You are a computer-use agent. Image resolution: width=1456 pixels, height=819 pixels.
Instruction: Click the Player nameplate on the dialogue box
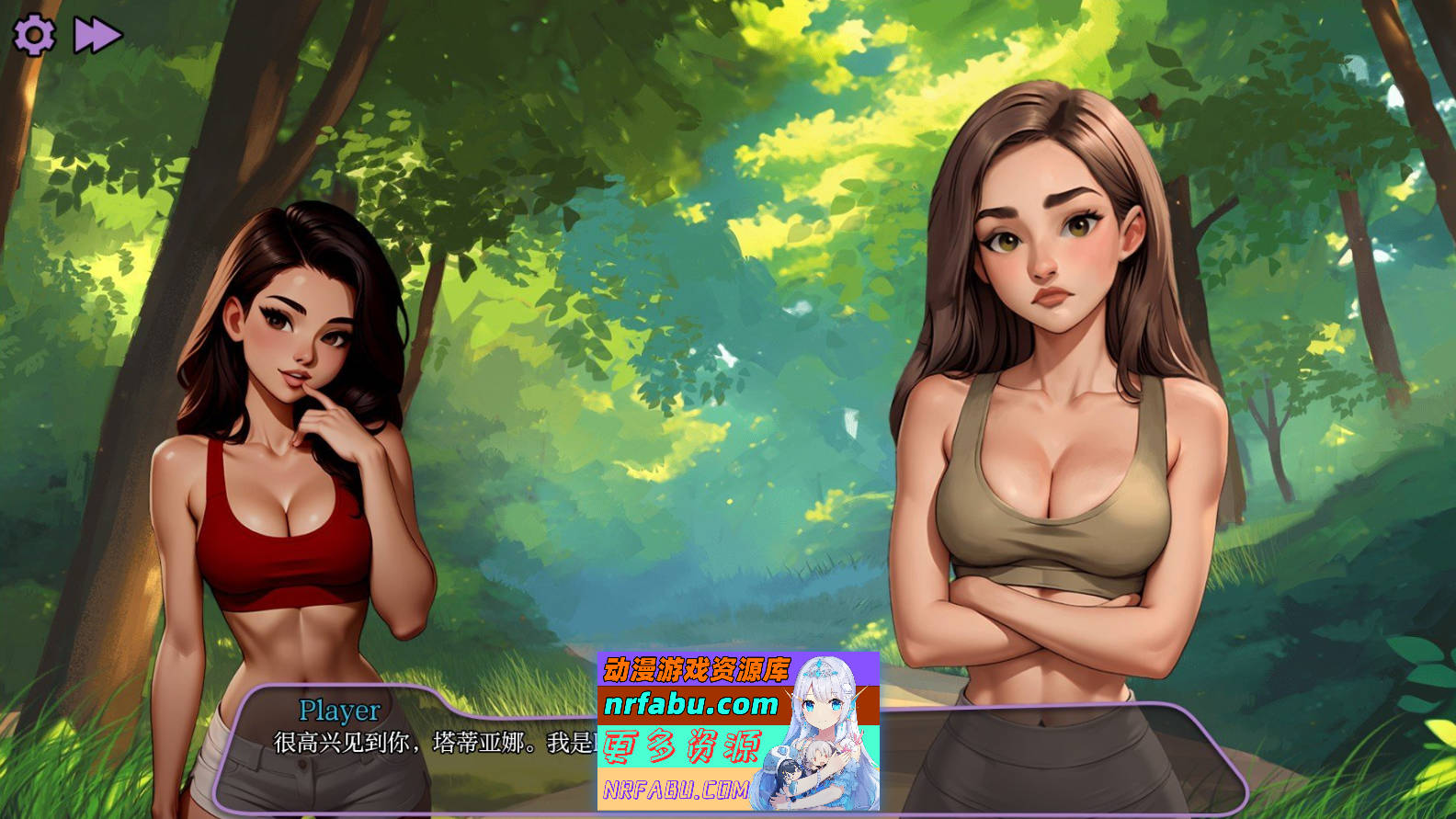[x=340, y=708]
